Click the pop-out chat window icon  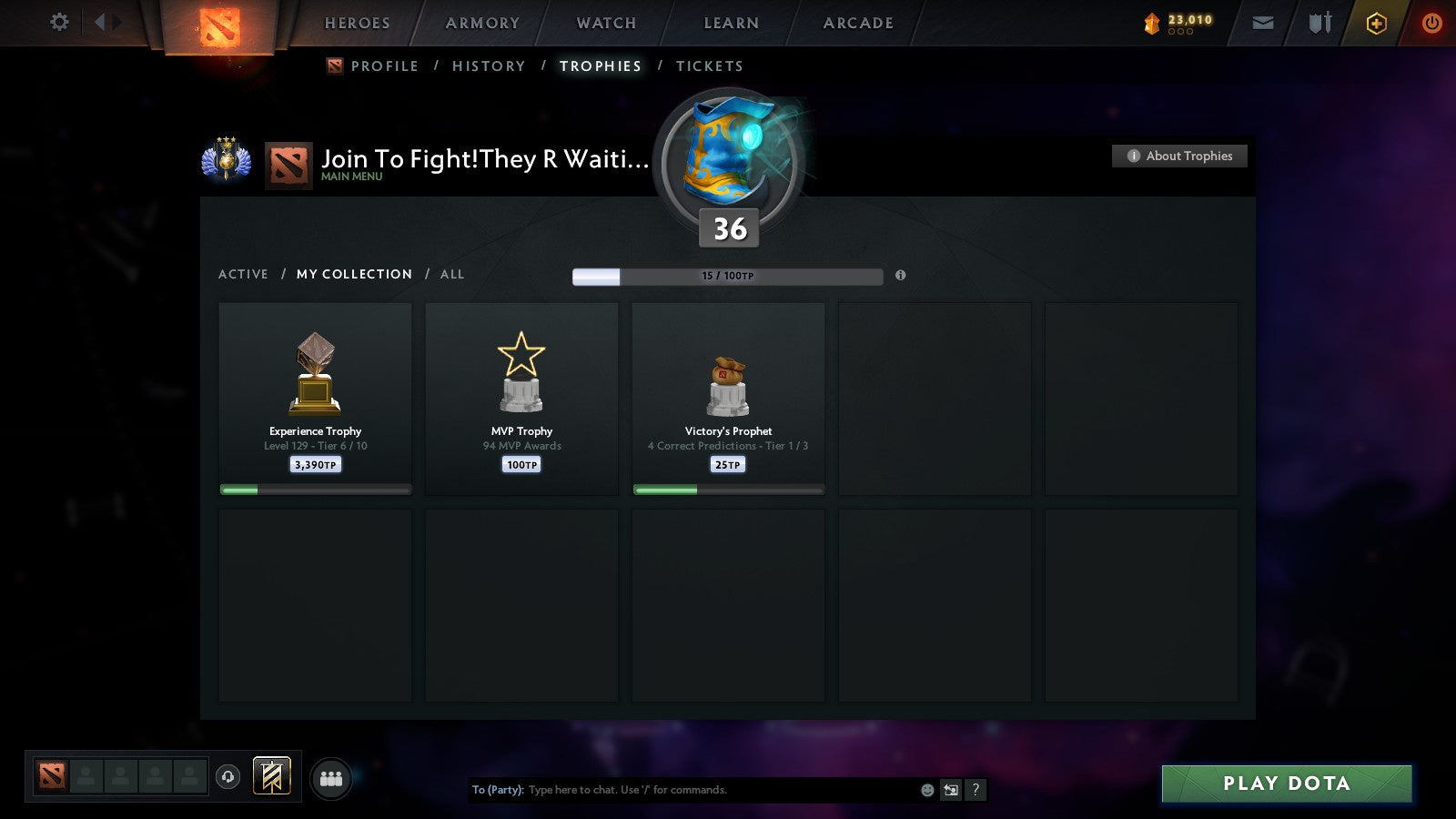pyautogui.click(x=950, y=790)
